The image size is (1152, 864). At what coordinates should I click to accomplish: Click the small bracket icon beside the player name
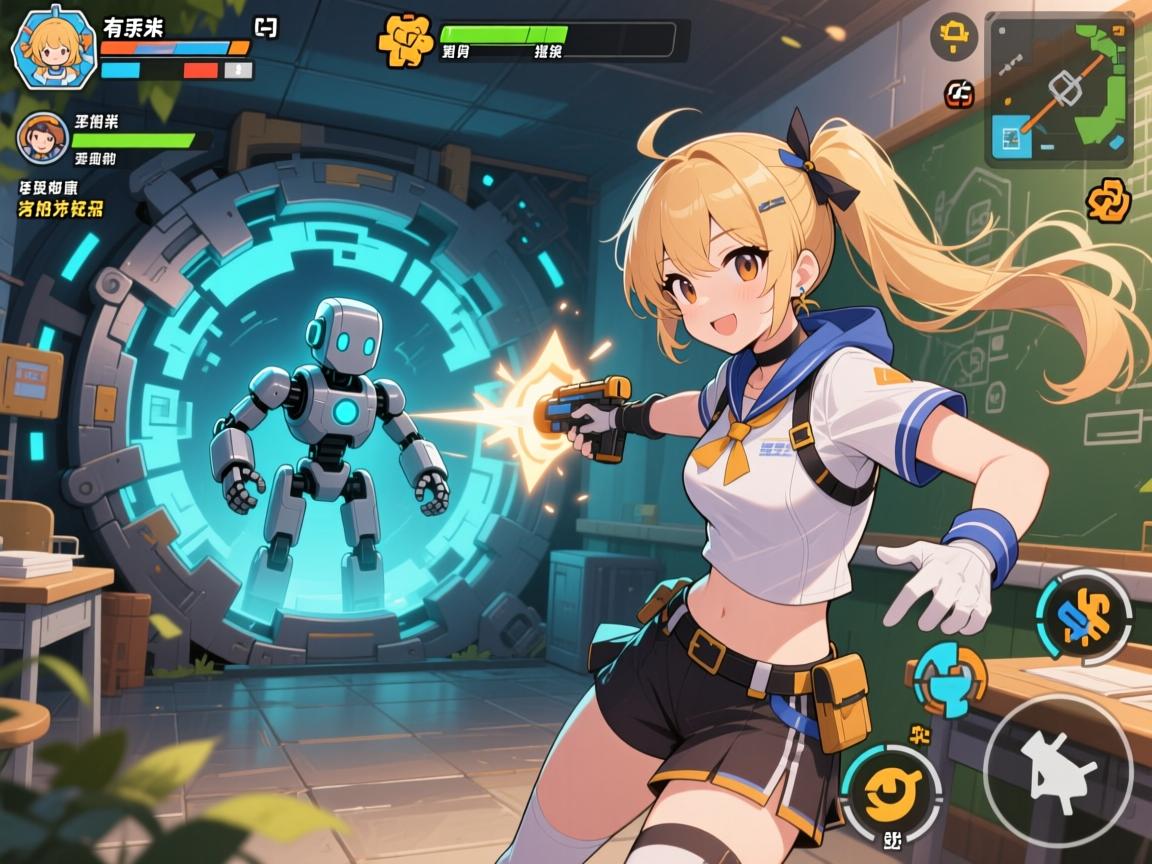[x=266, y=28]
